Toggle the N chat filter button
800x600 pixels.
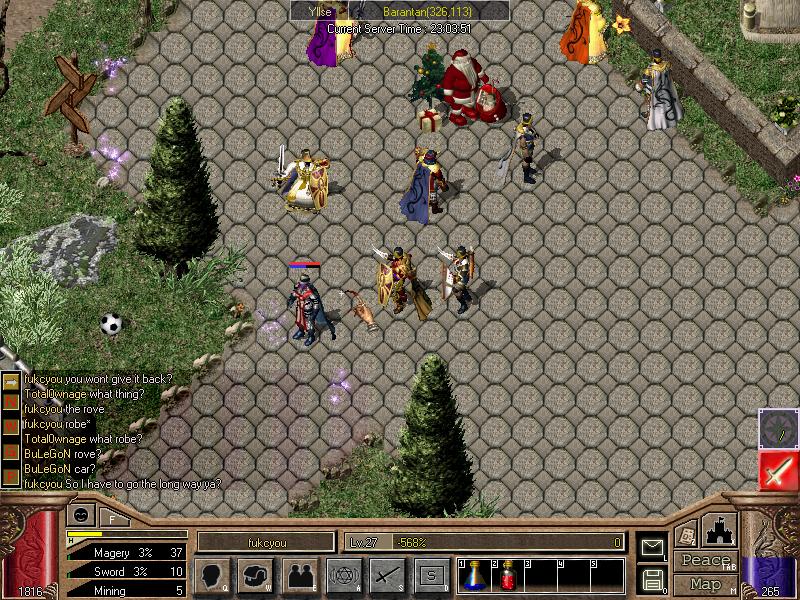10,399
